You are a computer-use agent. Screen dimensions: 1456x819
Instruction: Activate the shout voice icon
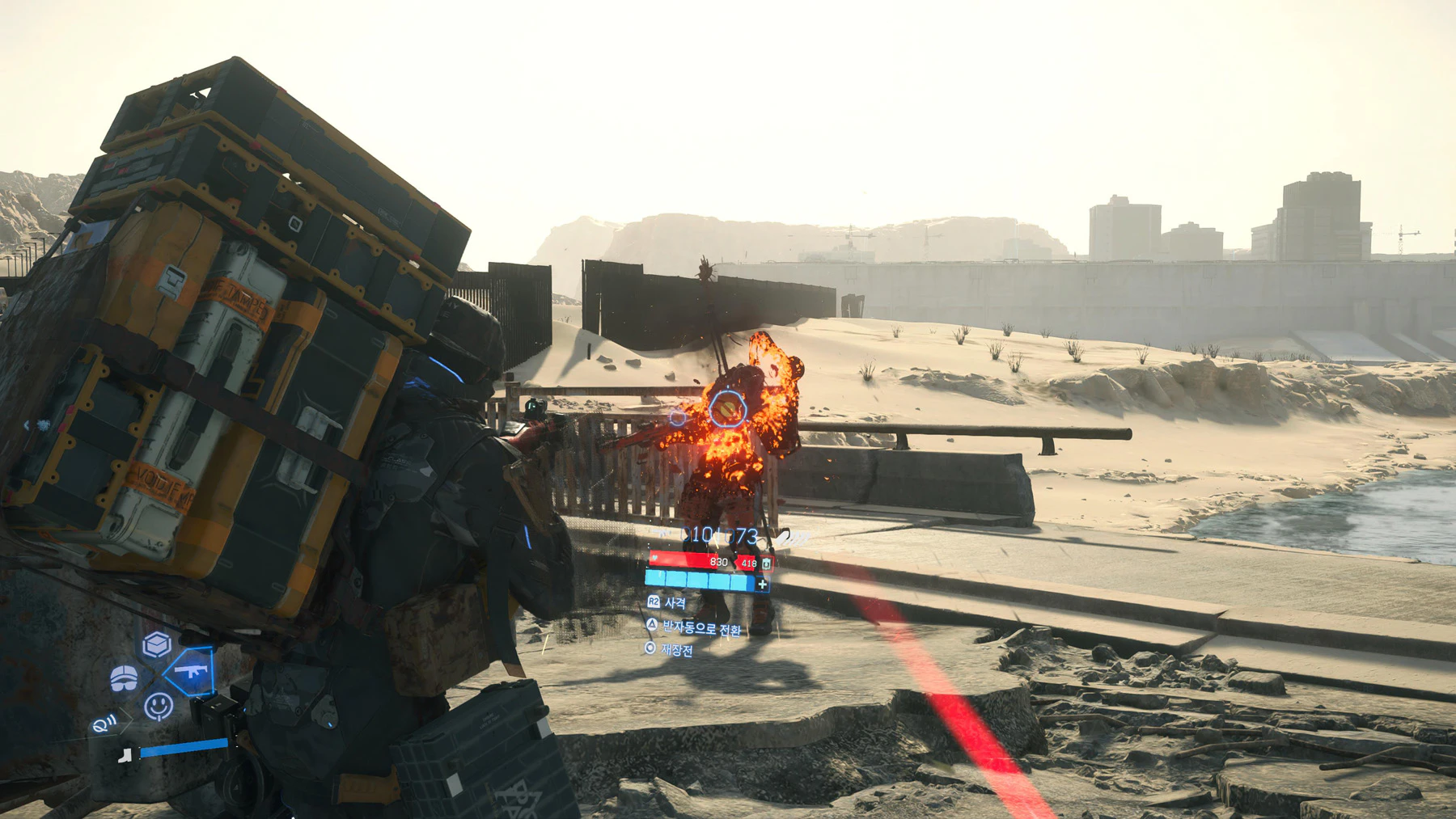pyautogui.click(x=104, y=724)
